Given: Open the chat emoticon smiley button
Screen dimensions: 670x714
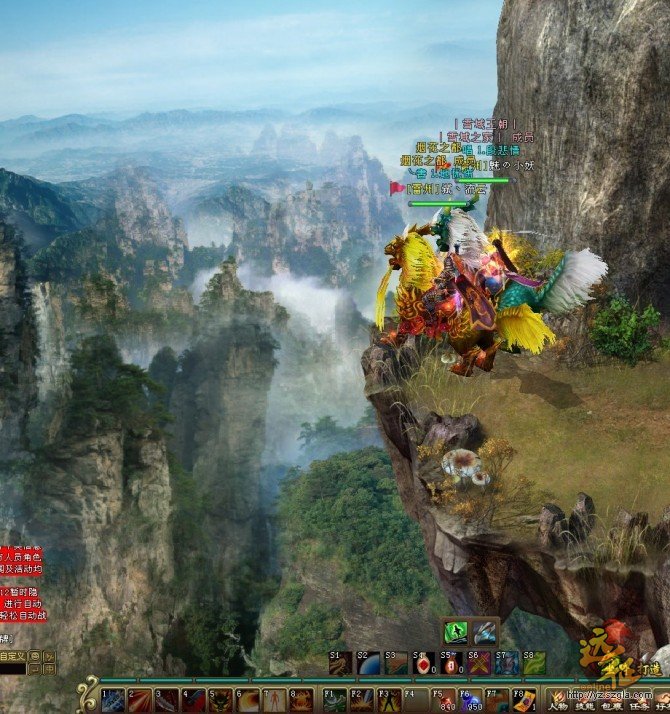Looking at the screenshot, I should [35, 657].
